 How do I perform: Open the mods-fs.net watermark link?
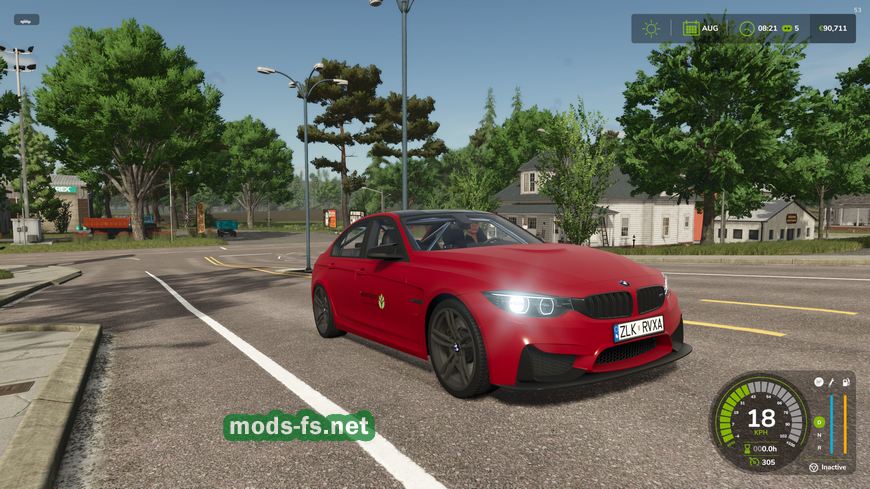(298, 426)
